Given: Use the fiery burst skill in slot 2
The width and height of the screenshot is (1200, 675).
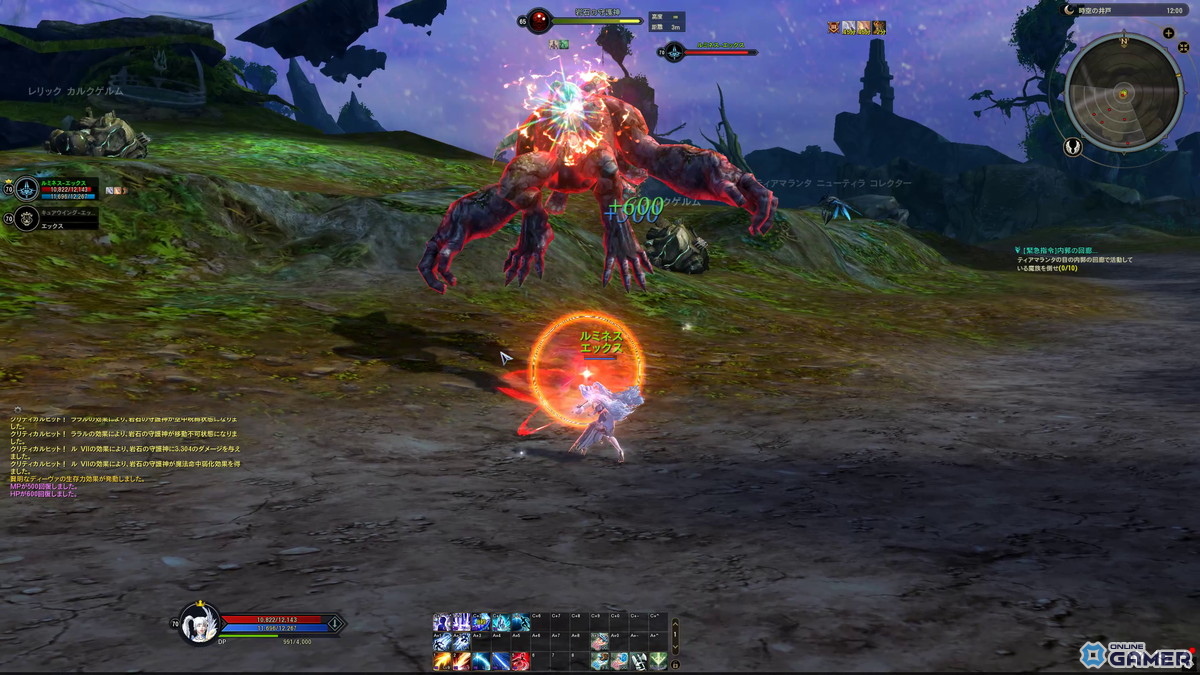Looking at the screenshot, I should [x=461, y=661].
